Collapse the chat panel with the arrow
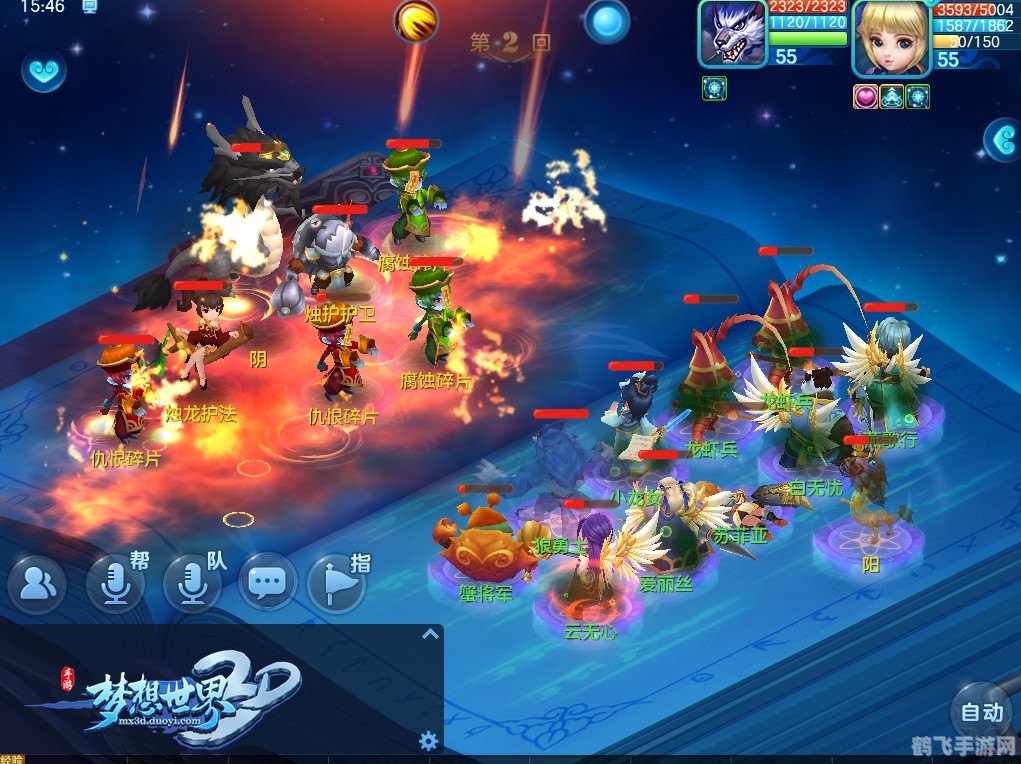Image resolution: width=1021 pixels, height=764 pixels. pyautogui.click(x=430, y=633)
